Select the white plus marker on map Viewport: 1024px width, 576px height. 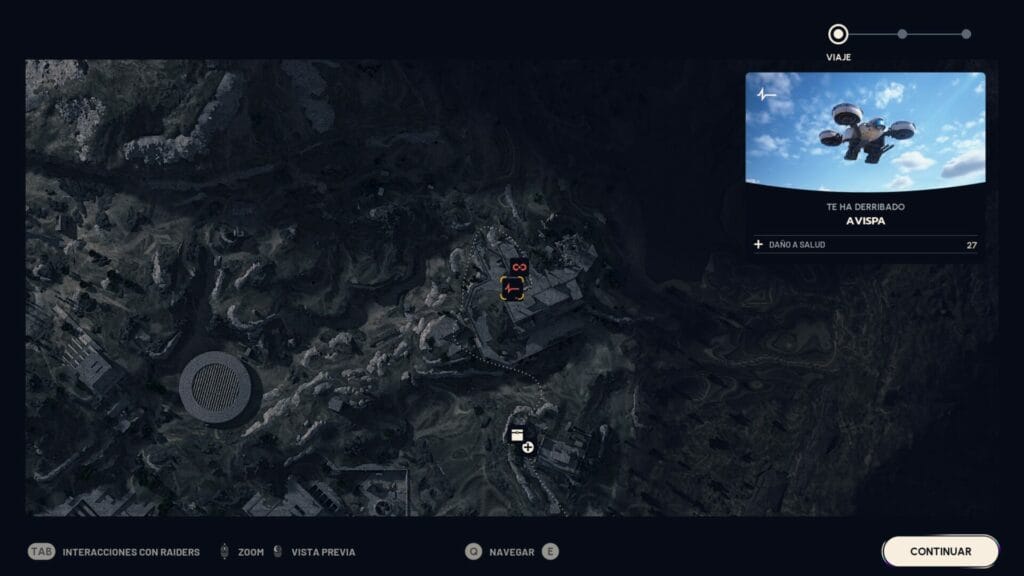click(528, 447)
